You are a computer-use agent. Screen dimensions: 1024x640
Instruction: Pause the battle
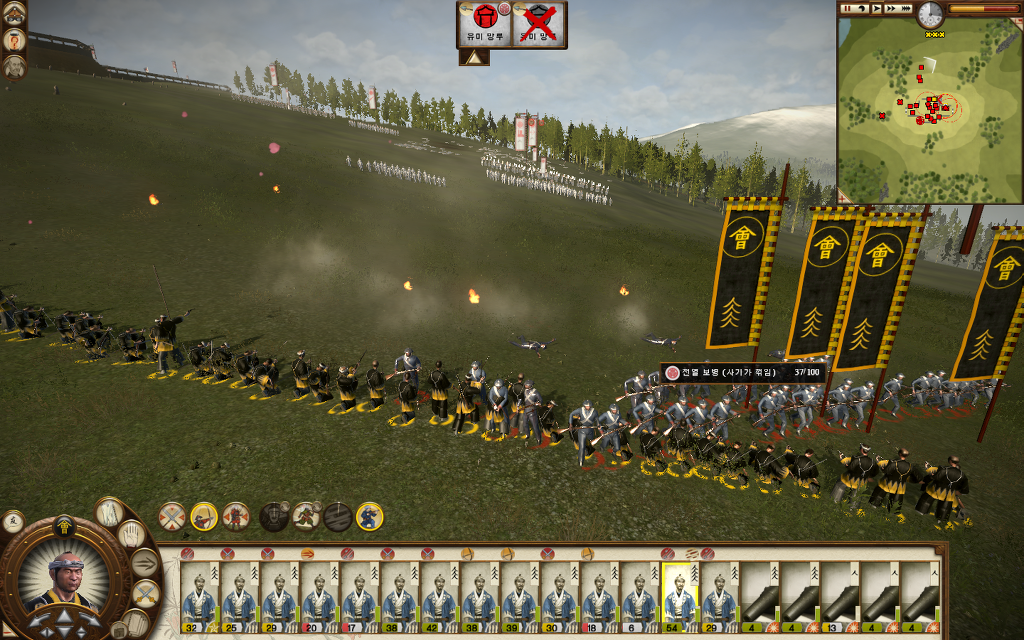(x=847, y=9)
